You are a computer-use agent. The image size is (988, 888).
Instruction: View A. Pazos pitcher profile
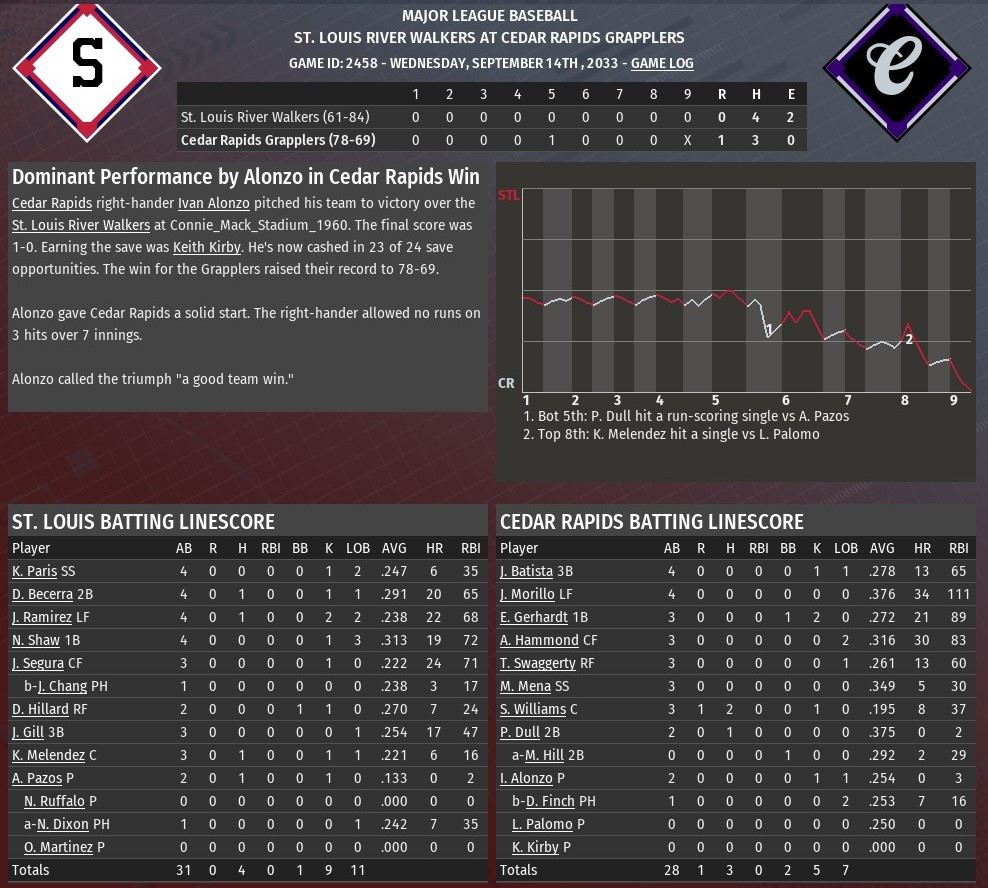click(x=36, y=779)
